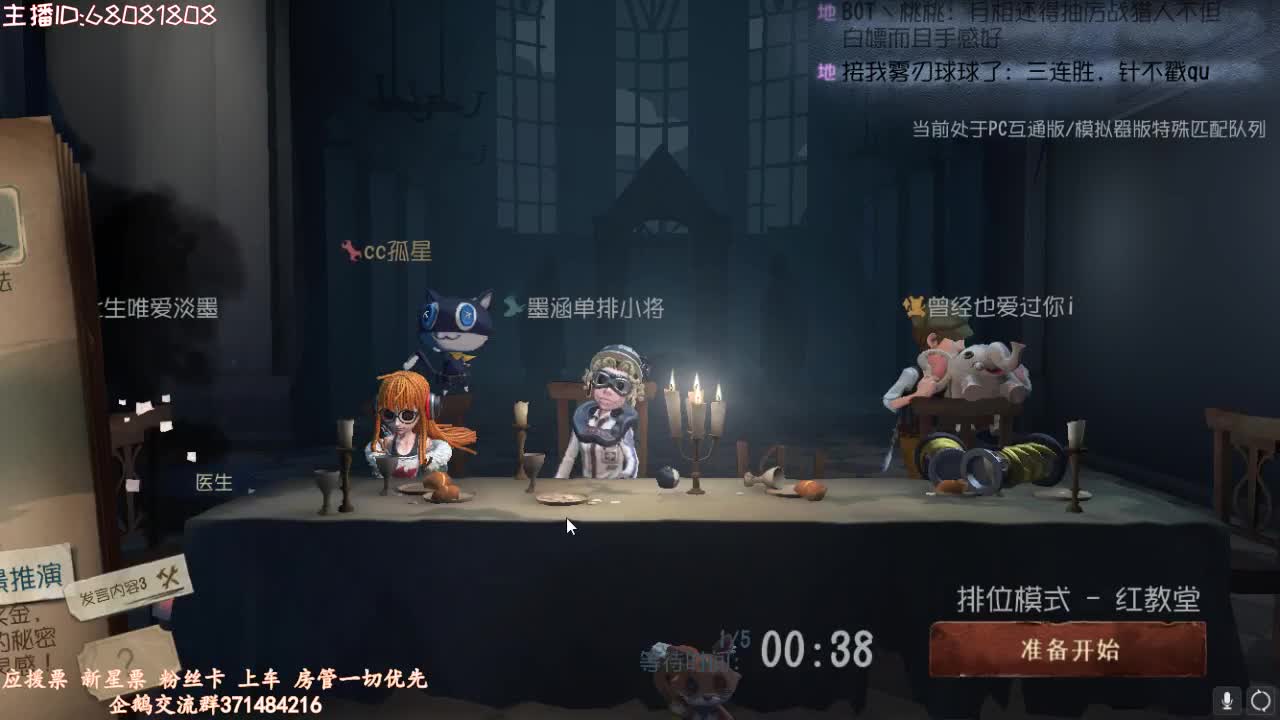Click the microphone icon to enable voice chat

tap(1227, 700)
